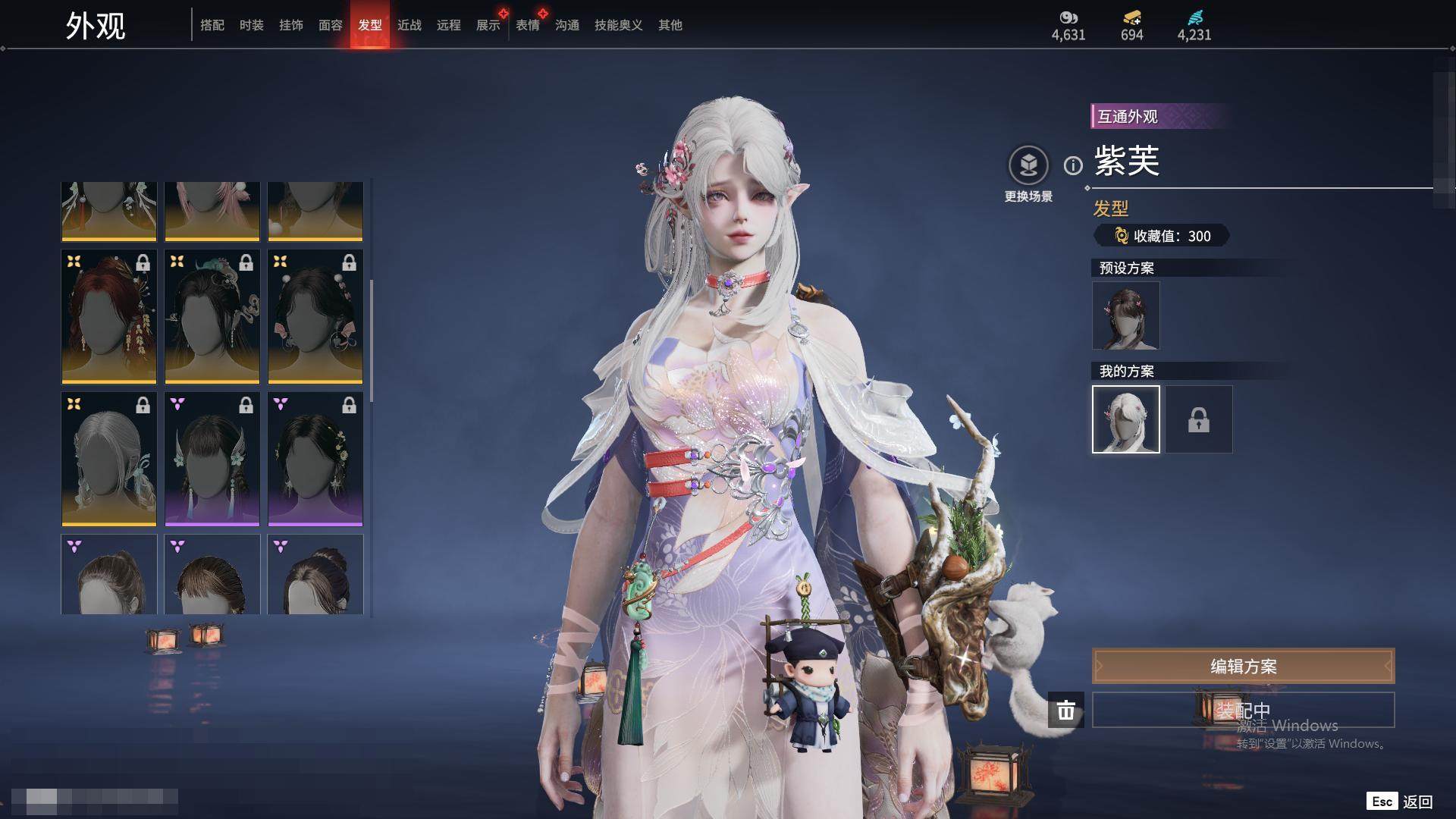Open the 近战 tab
This screenshot has width=1456, height=819.
409,25
